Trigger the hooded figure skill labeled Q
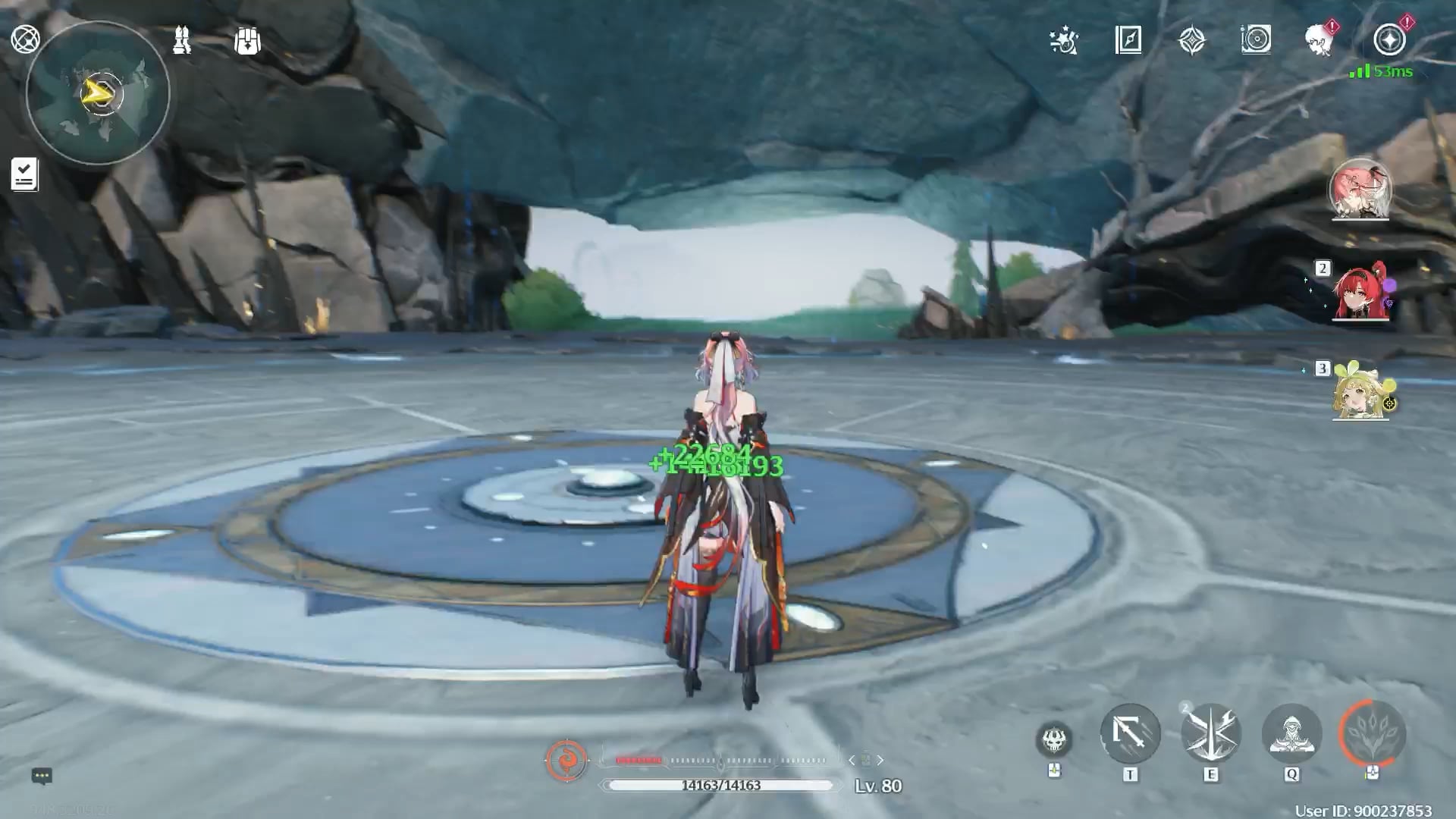This screenshot has width=1456, height=819. (x=1291, y=733)
